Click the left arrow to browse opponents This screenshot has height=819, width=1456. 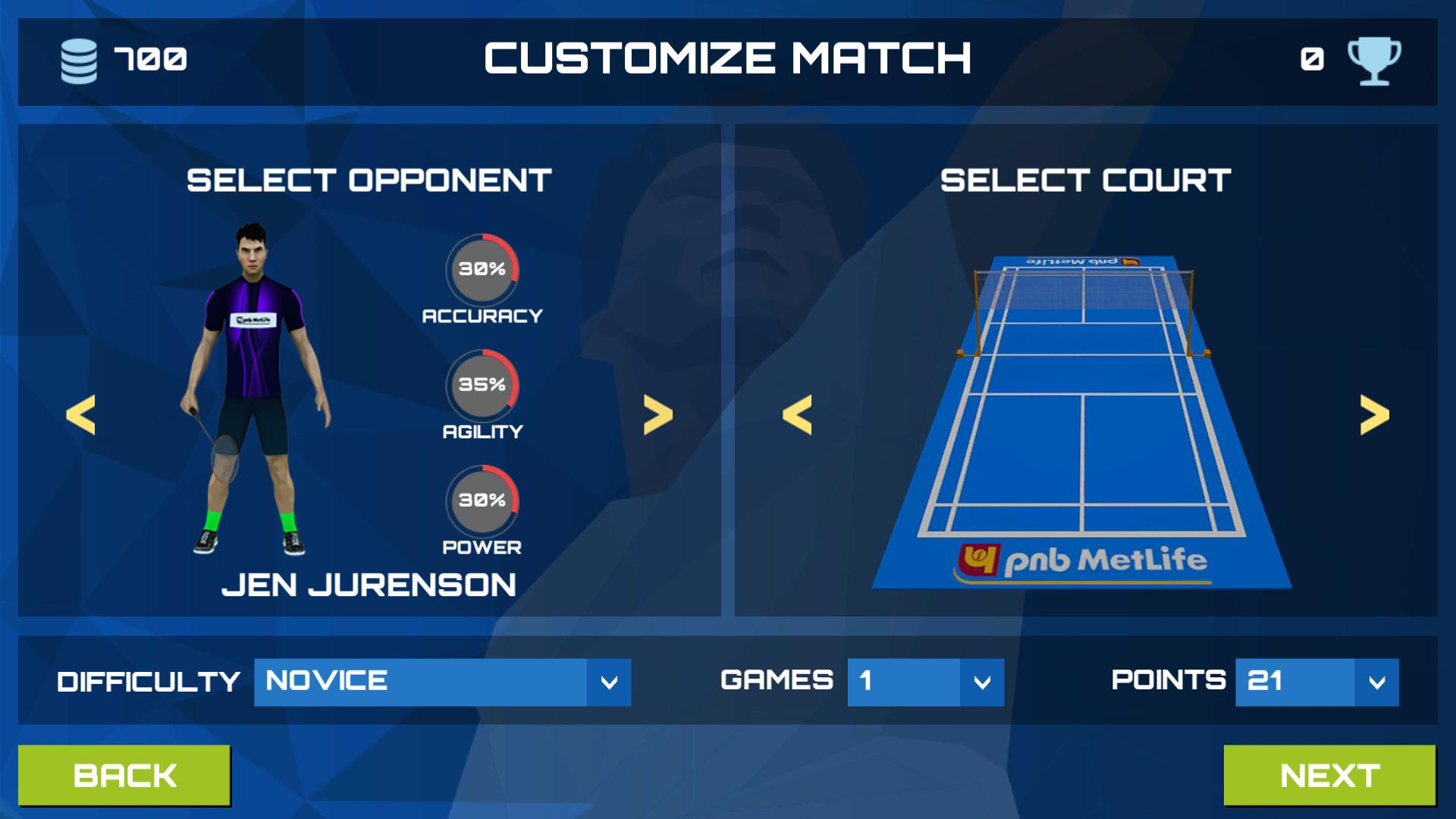point(81,416)
